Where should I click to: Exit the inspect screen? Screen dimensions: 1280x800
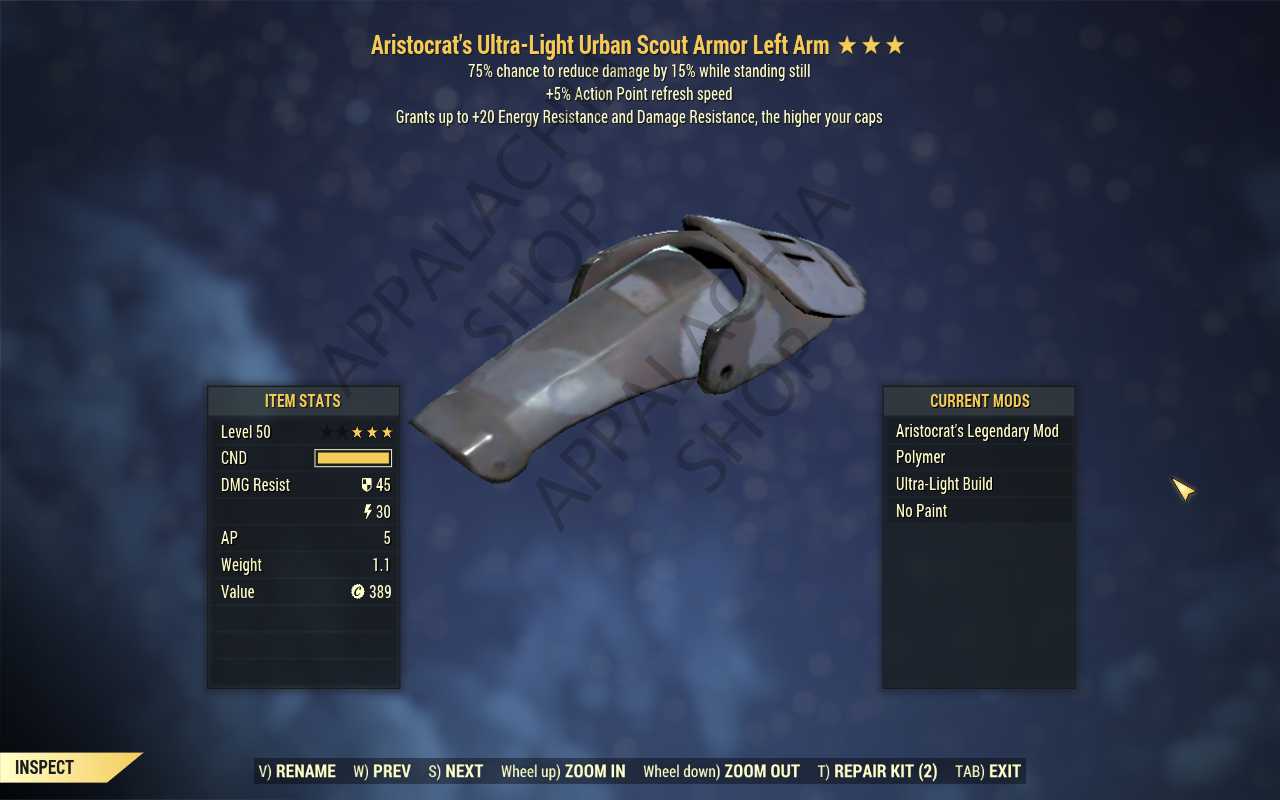coord(988,771)
